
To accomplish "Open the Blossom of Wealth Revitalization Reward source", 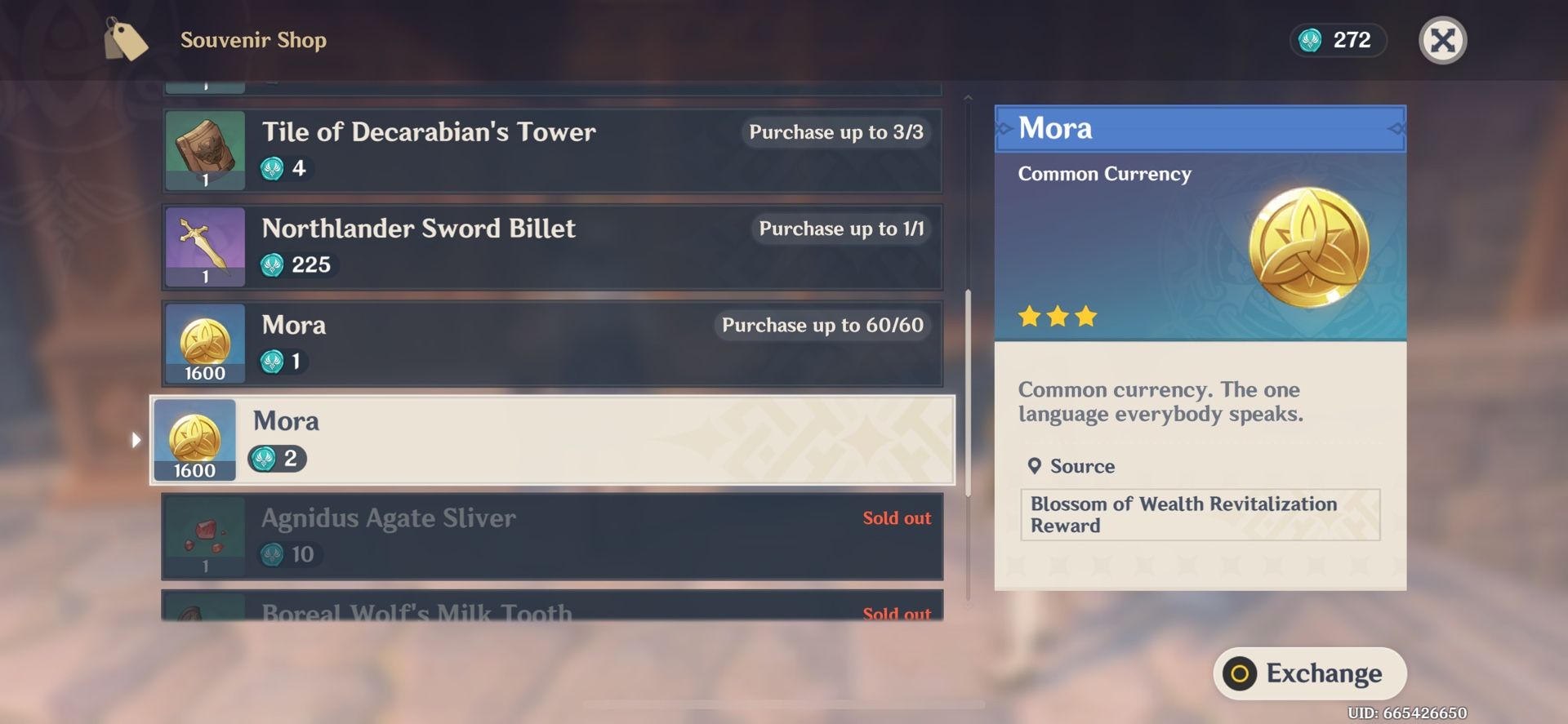I will 1199,514.
